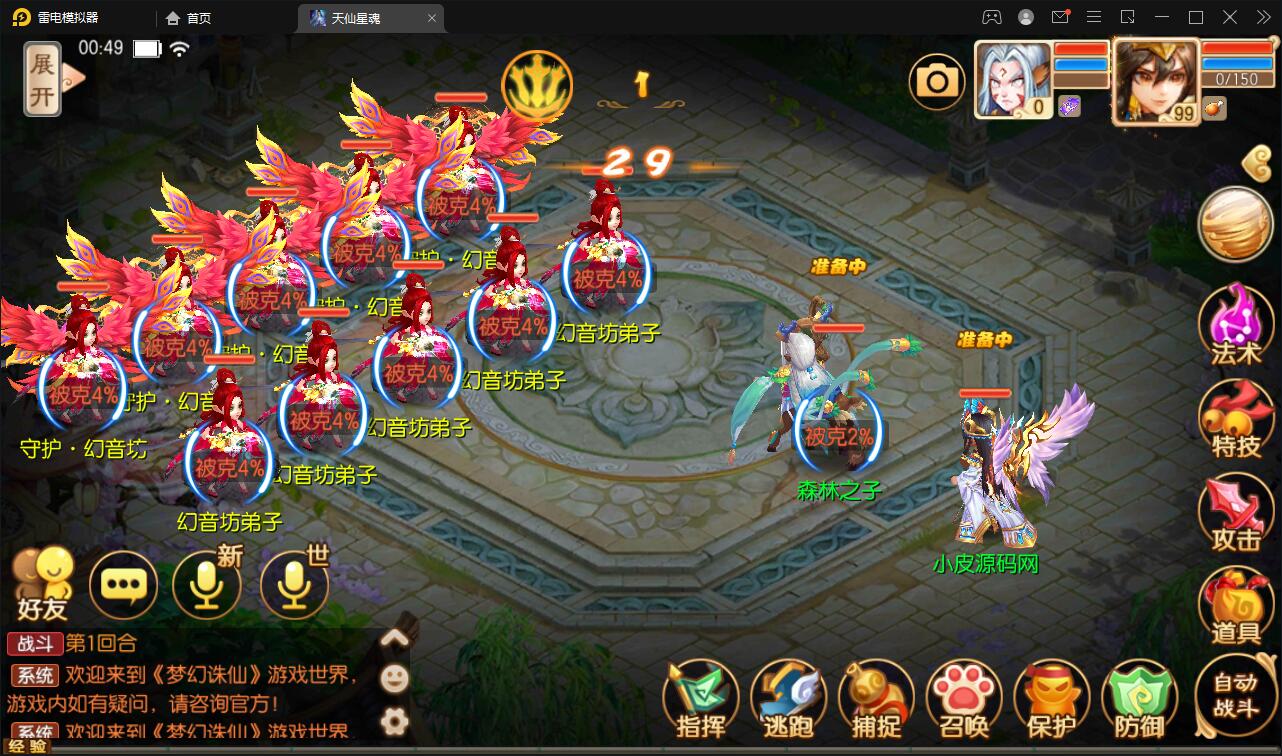Expand the 展开 side panel
The height and width of the screenshot is (756, 1282).
[x=42, y=80]
